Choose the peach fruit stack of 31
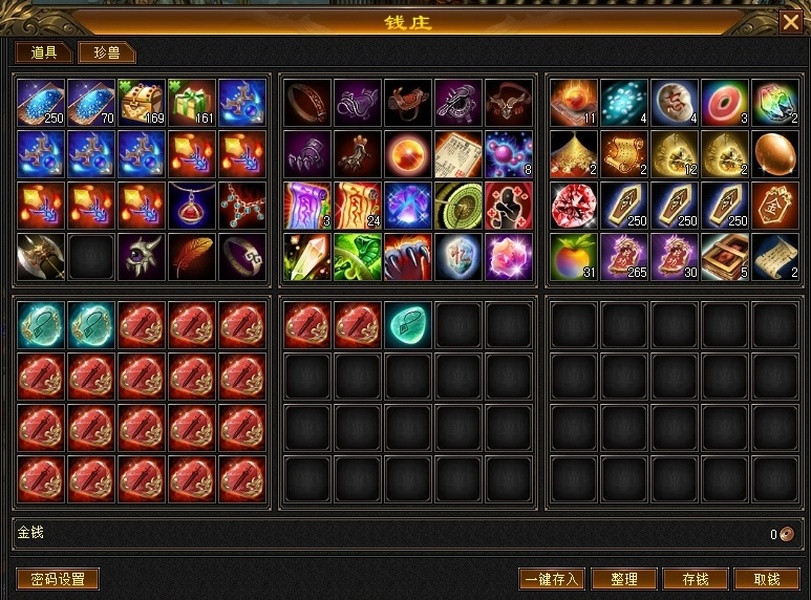The width and height of the screenshot is (811, 600). click(x=574, y=257)
